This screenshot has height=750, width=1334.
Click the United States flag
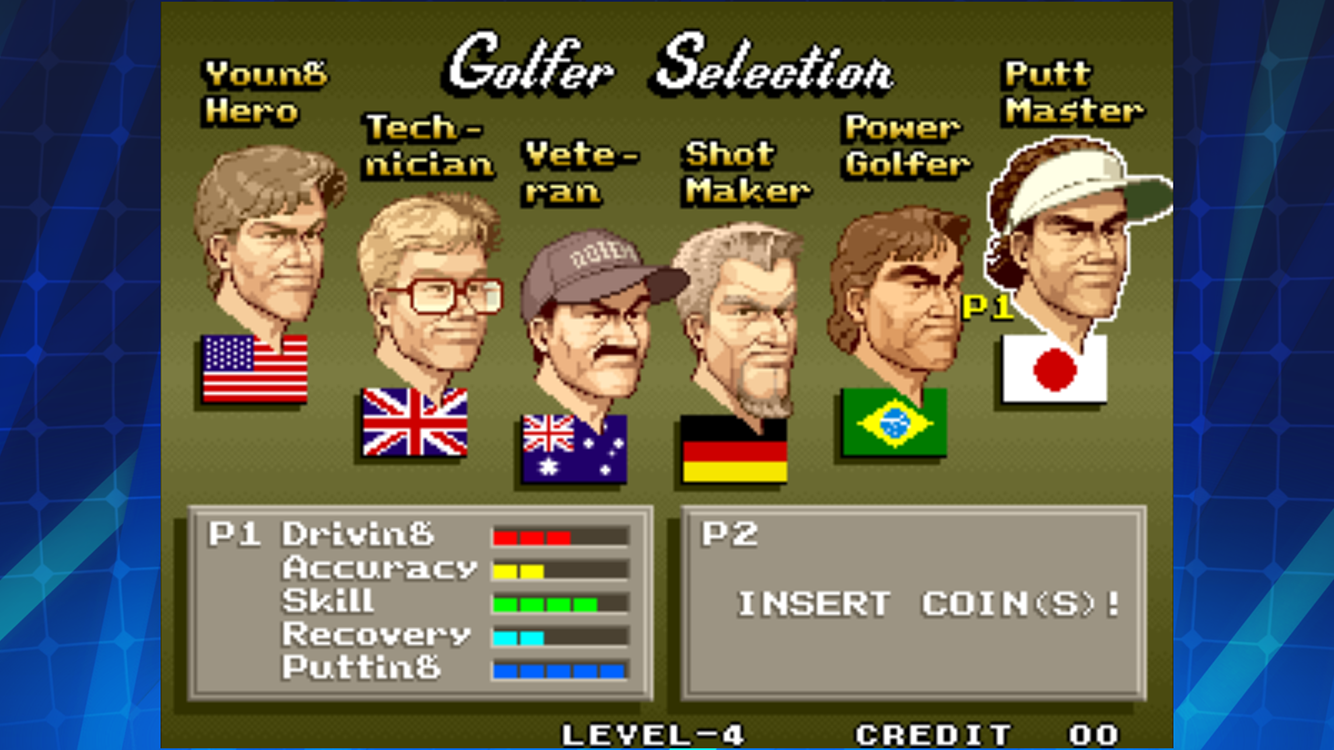coord(255,369)
